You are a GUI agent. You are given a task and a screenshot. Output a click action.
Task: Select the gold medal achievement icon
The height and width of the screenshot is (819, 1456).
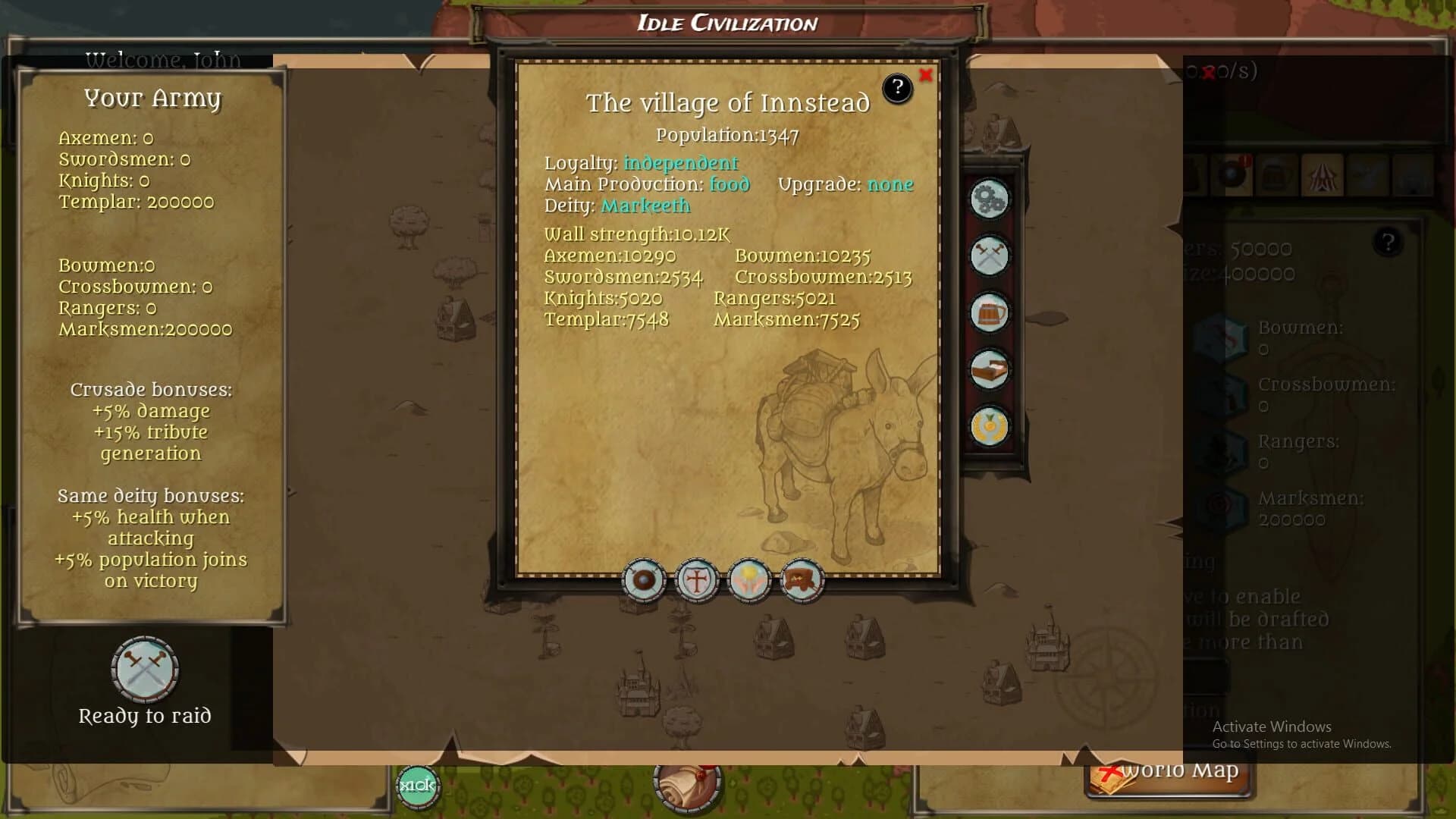(x=989, y=426)
